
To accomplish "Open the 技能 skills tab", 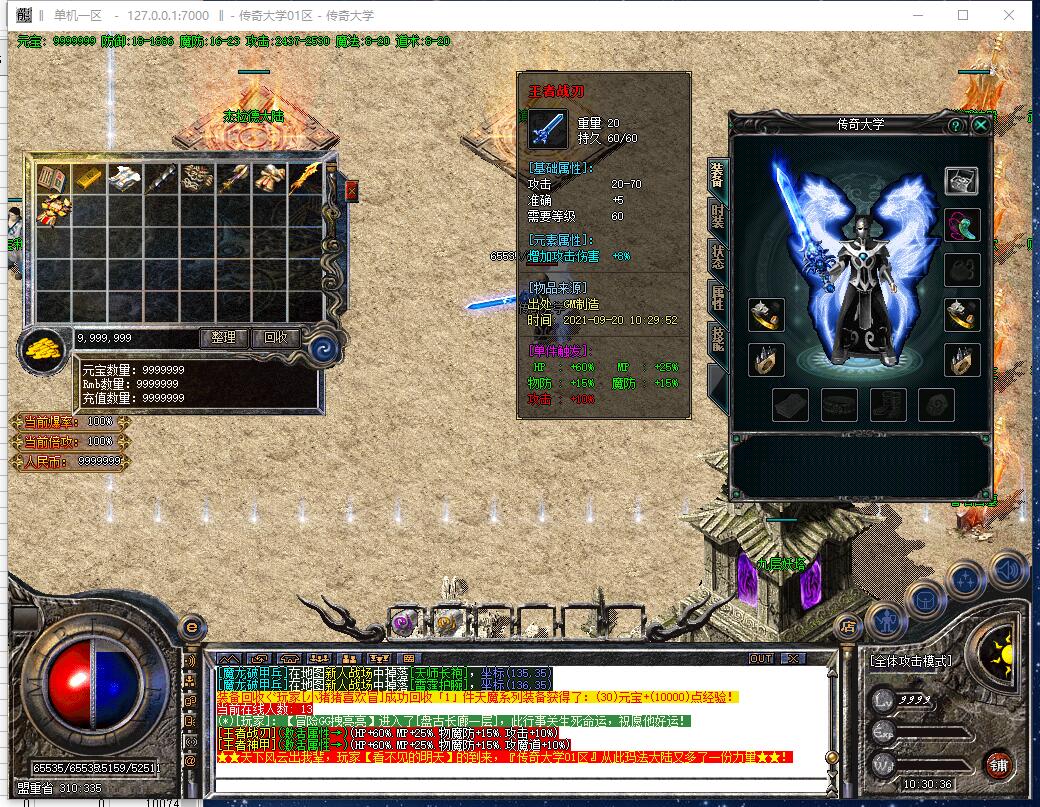I will tap(717, 338).
